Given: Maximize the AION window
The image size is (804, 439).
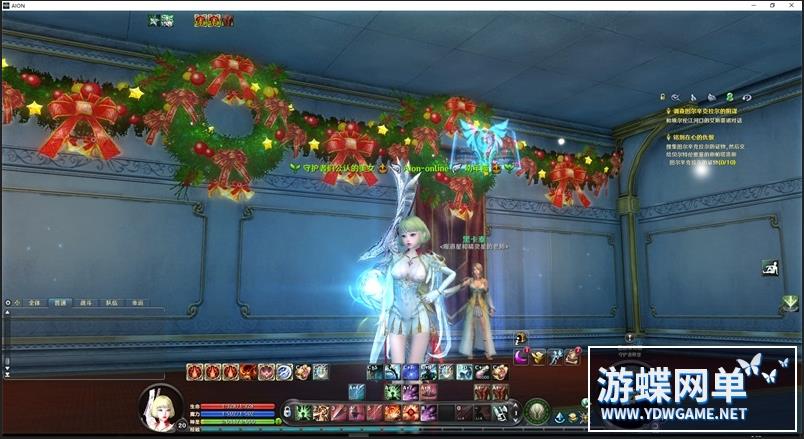Looking at the screenshot, I should (x=771, y=6).
